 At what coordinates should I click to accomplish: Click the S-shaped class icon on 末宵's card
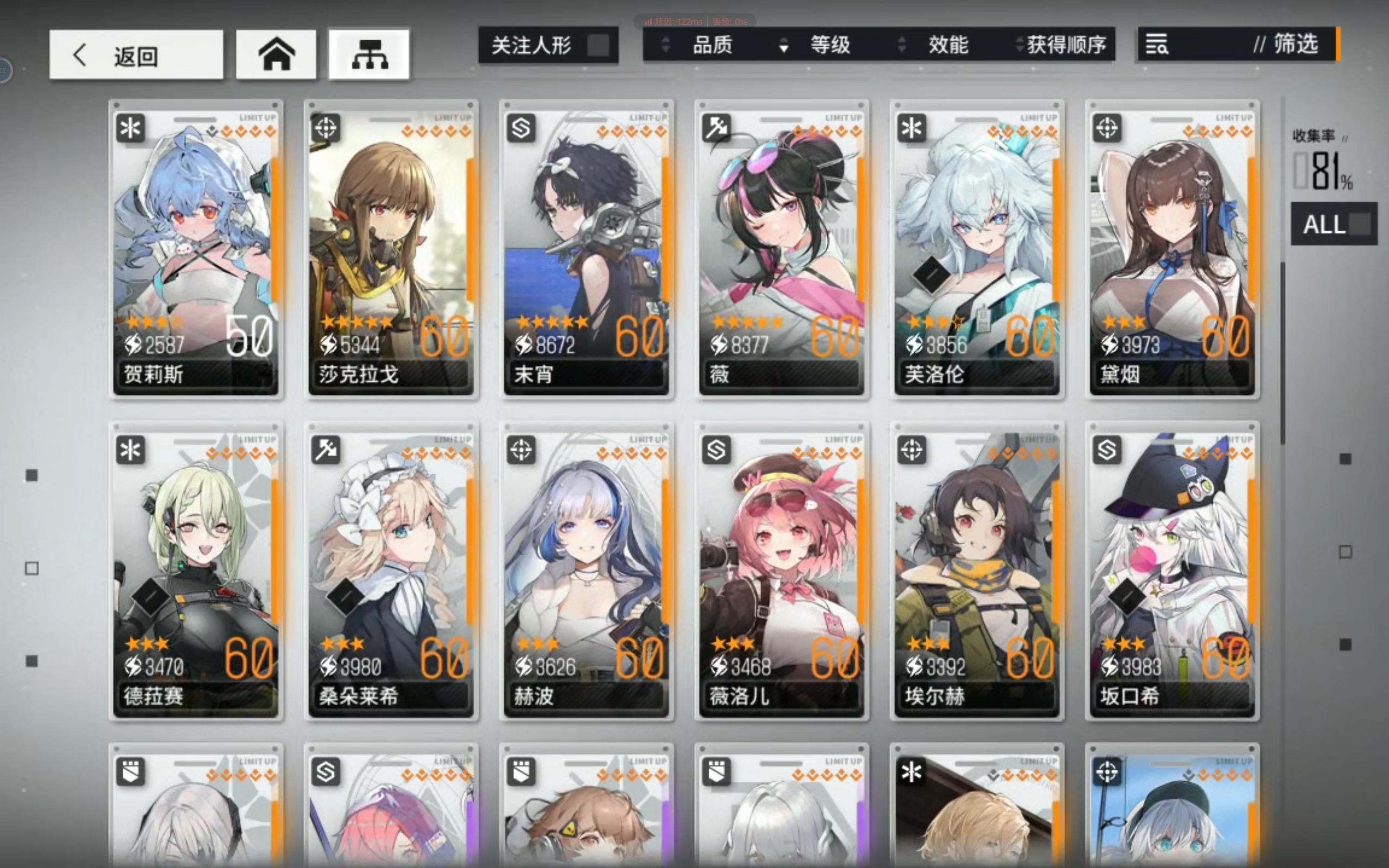pyautogui.click(x=520, y=129)
